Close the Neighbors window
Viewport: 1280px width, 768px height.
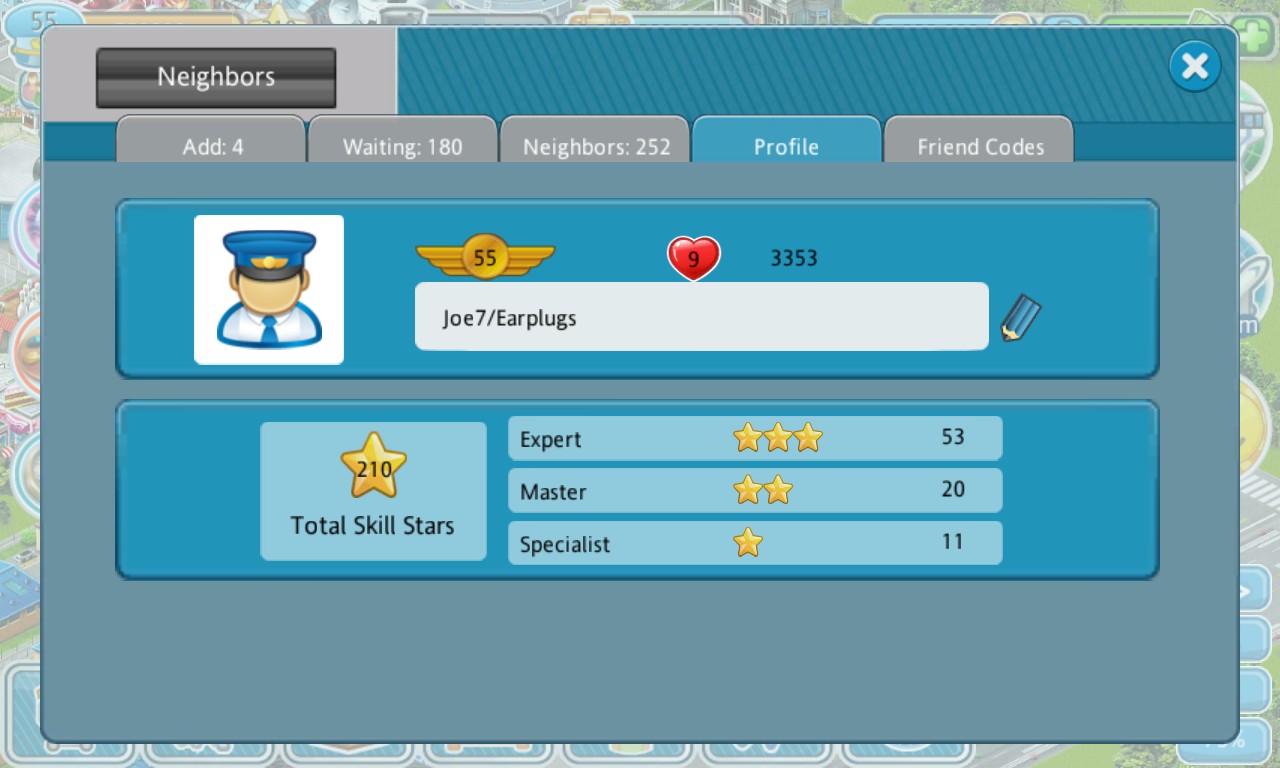point(1195,67)
